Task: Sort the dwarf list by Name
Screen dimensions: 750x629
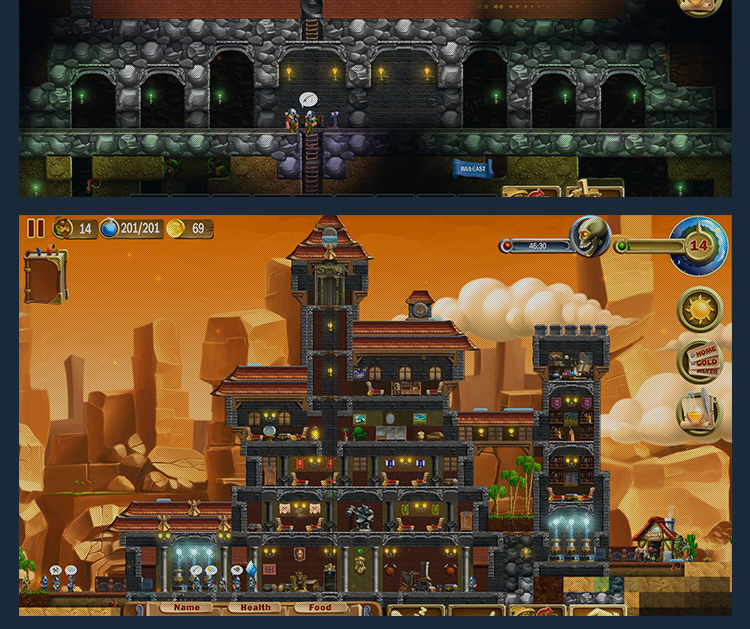Action: (x=187, y=607)
